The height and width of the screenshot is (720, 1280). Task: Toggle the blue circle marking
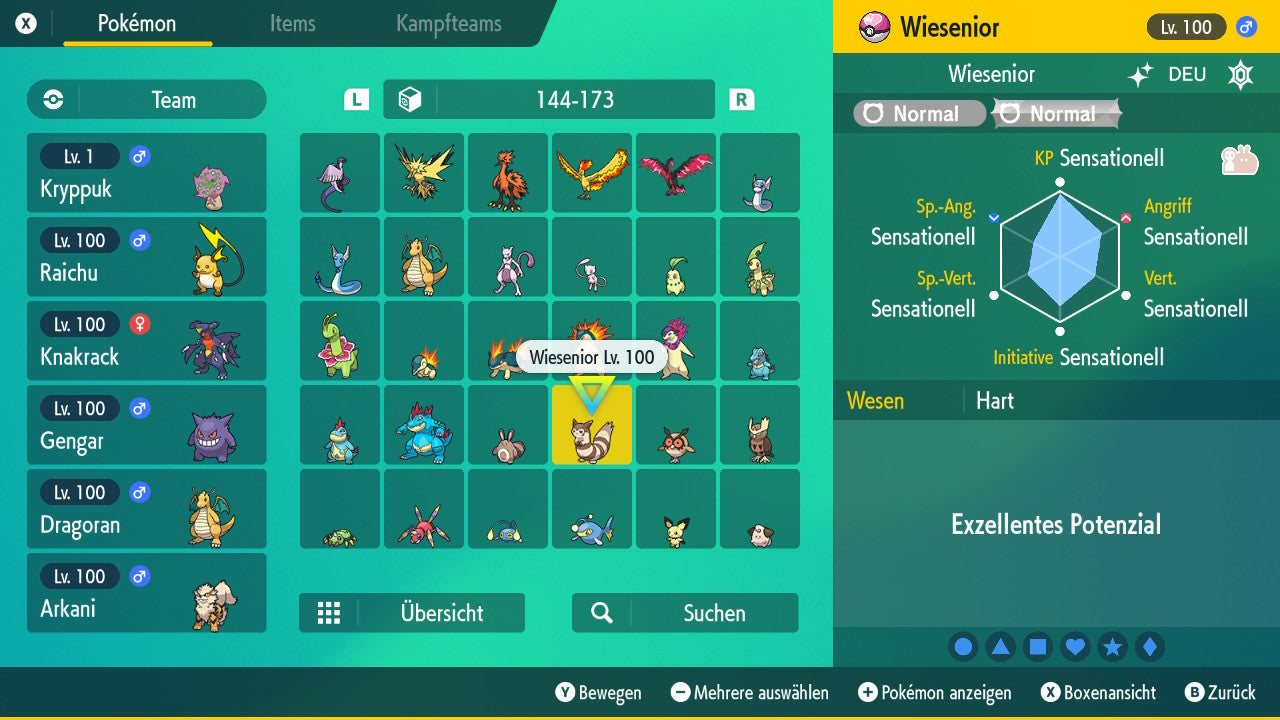pos(963,647)
